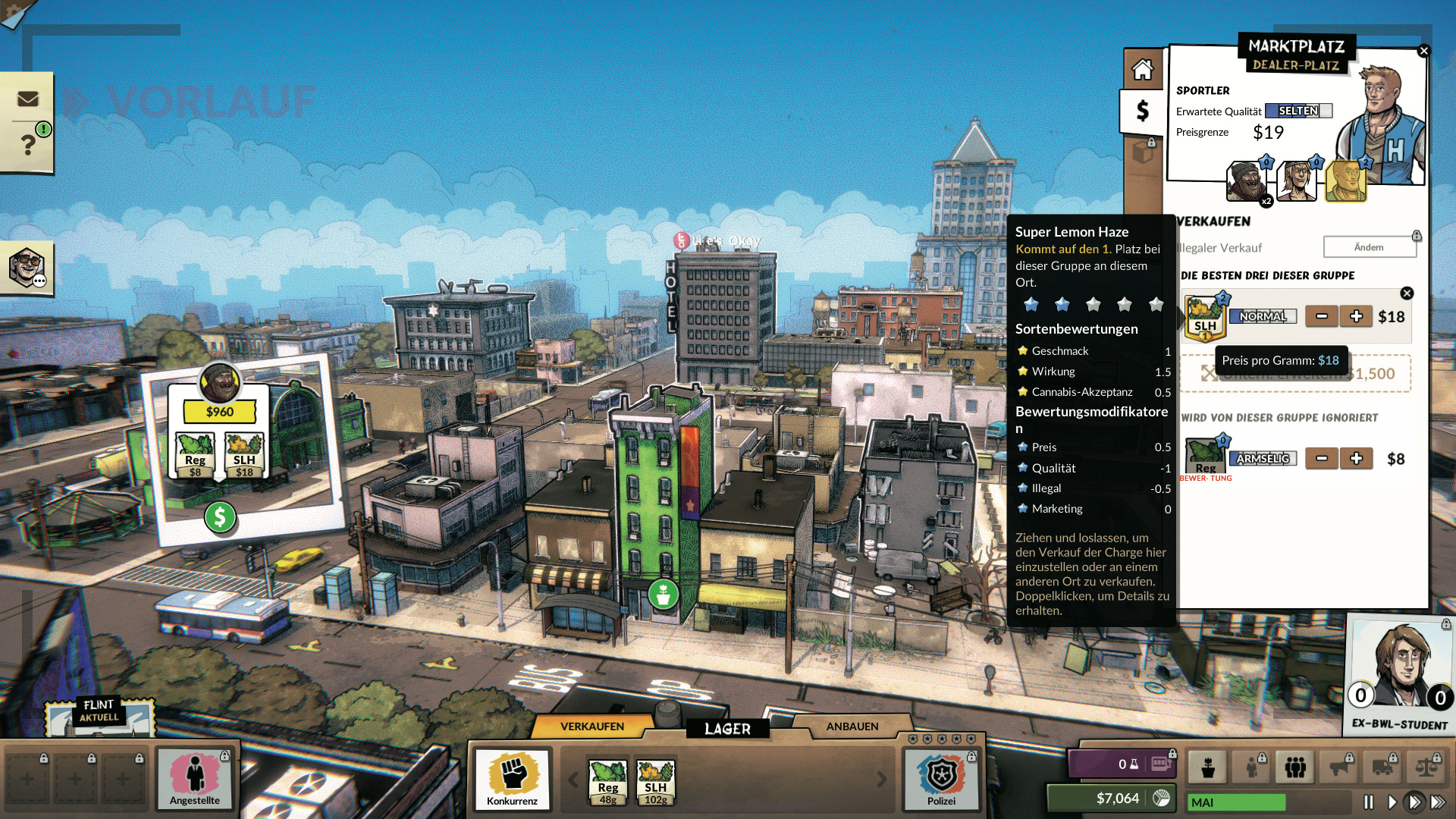Select the Reg 48g storage item
The height and width of the screenshot is (819, 1456).
(607, 783)
